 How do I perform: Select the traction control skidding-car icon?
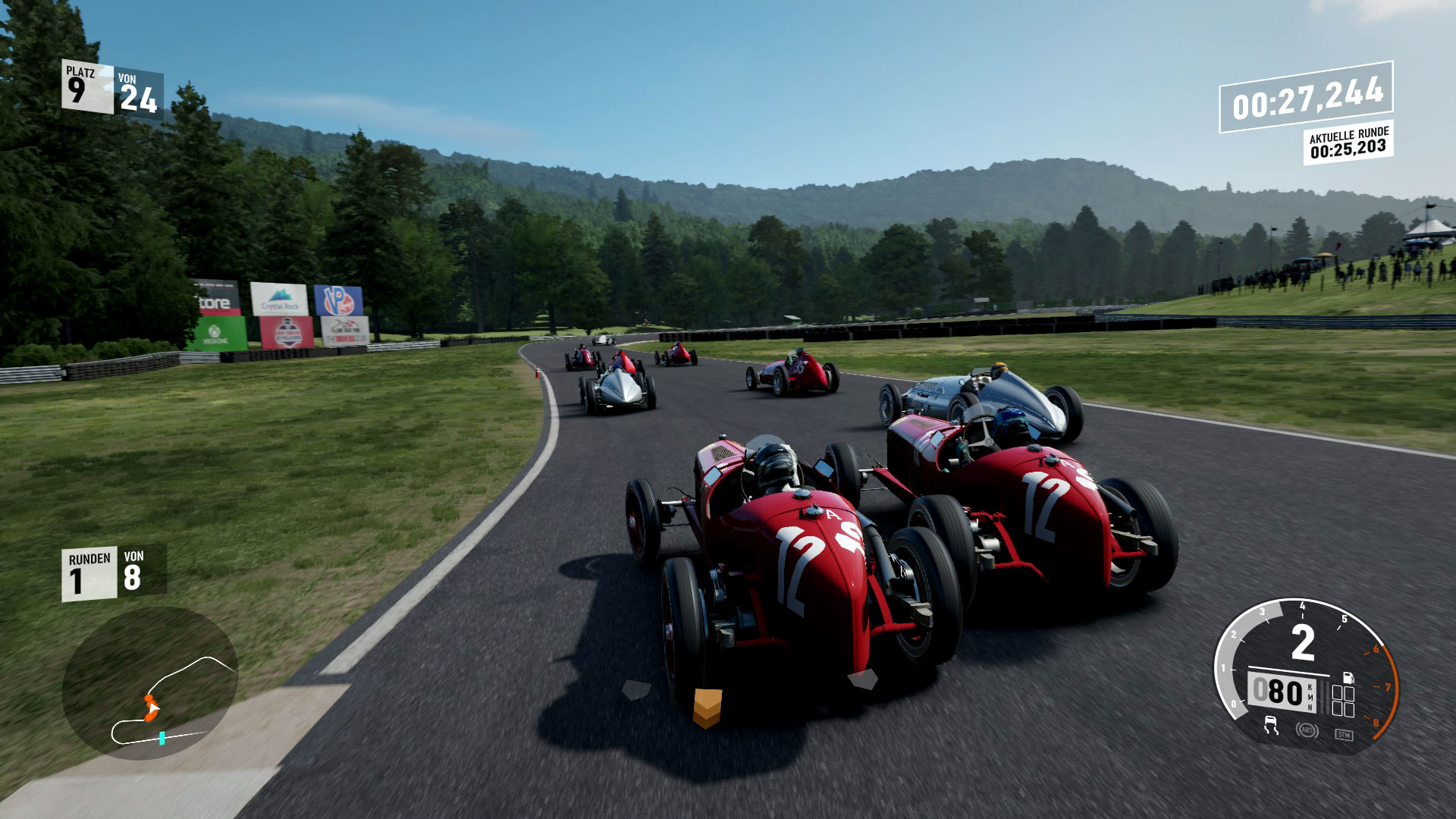point(1272,726)
